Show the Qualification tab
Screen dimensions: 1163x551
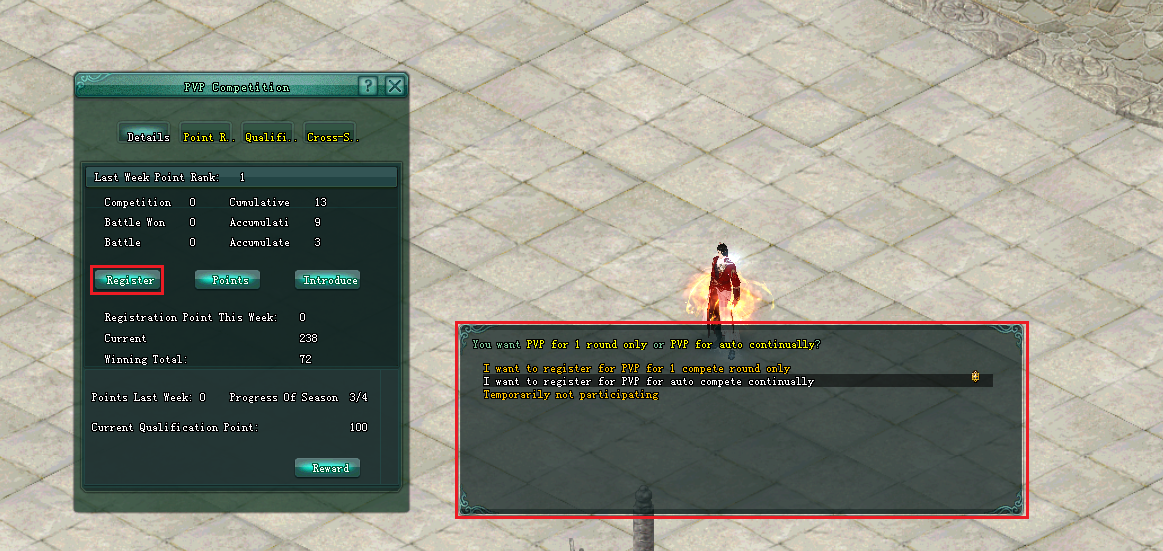pyautogui.click(x=270, y=136)
